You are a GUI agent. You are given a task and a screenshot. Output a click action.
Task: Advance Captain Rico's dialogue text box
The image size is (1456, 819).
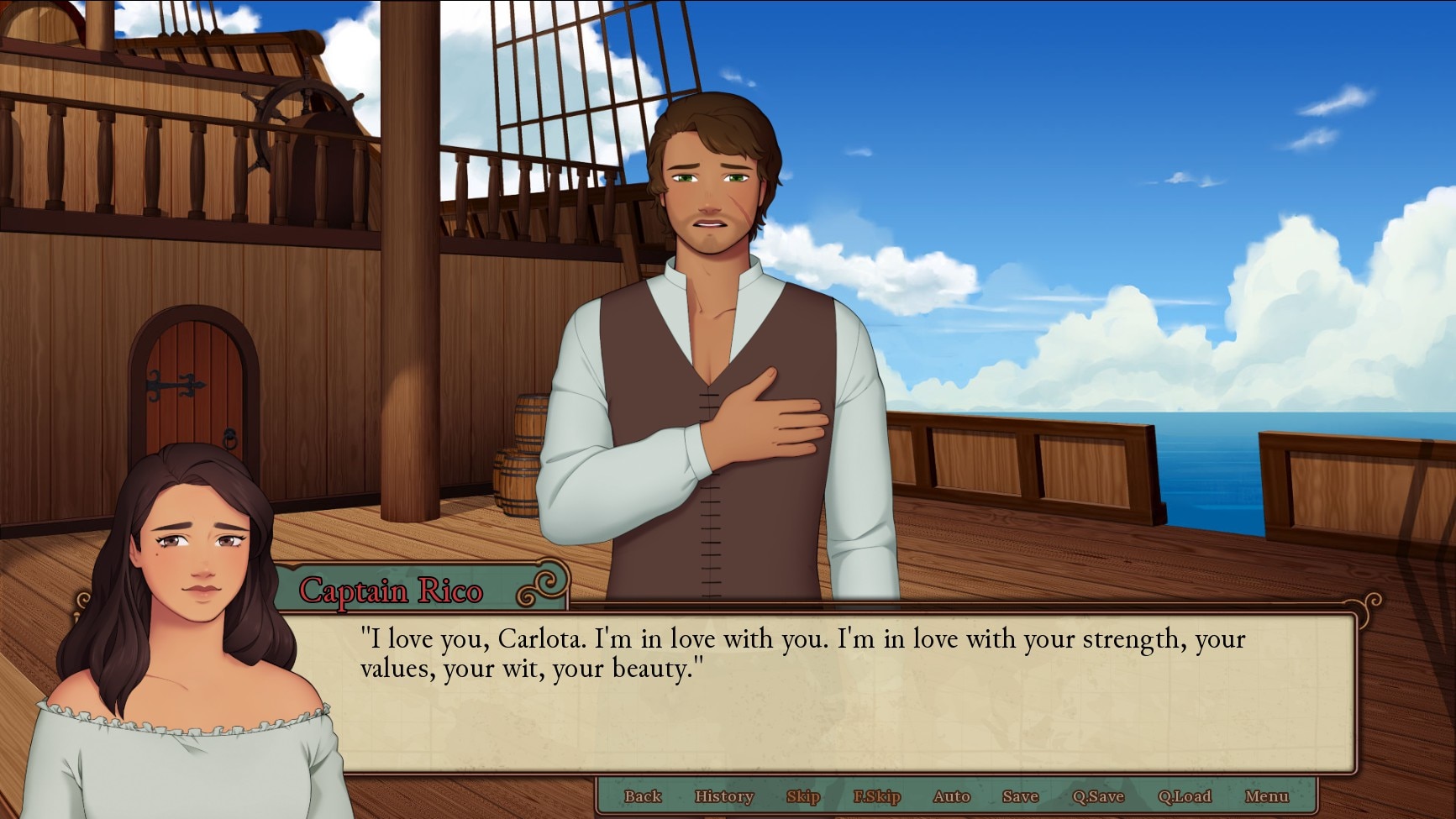tap(849, 697)
